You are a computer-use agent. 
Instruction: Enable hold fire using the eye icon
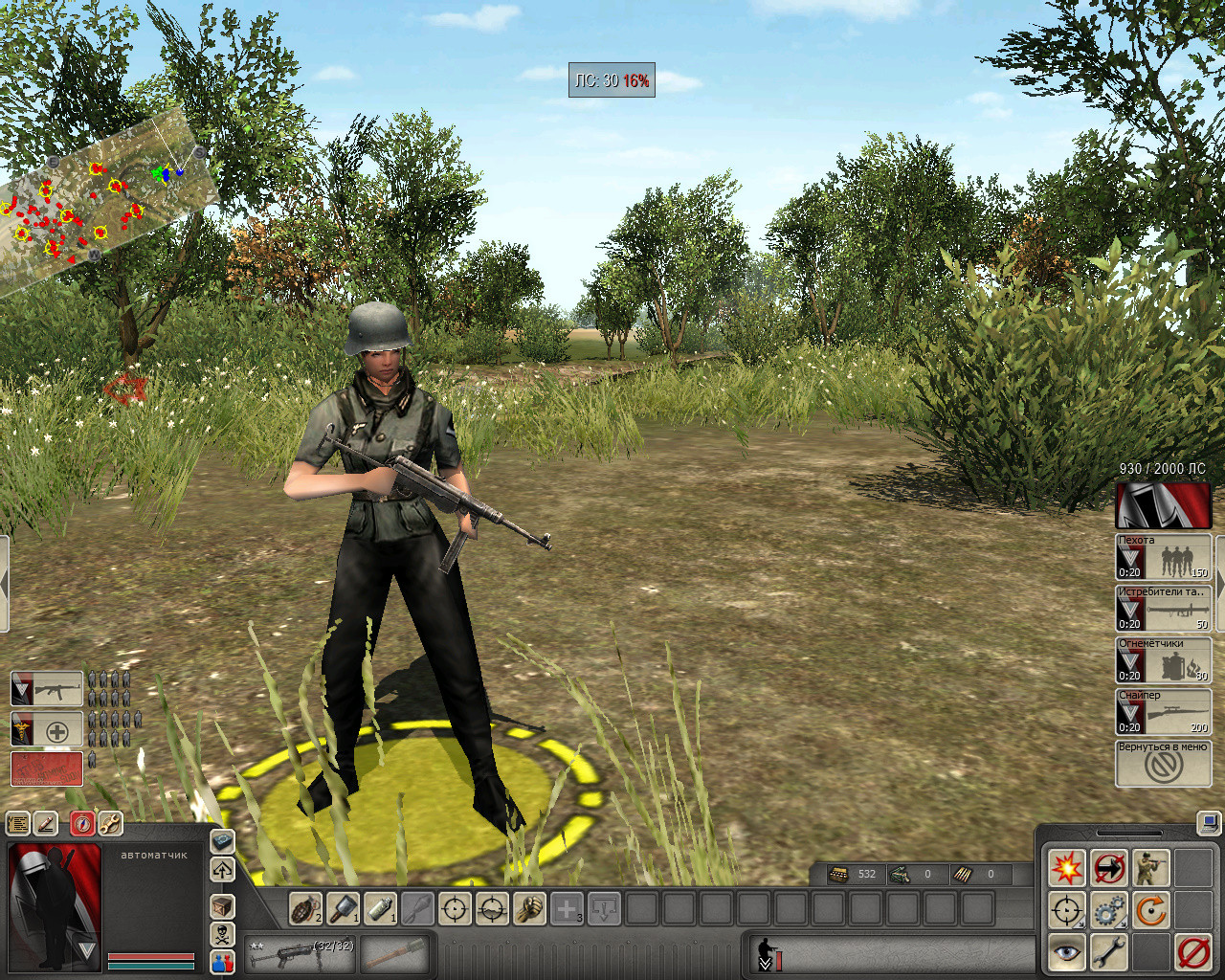tap(1066, 953)
